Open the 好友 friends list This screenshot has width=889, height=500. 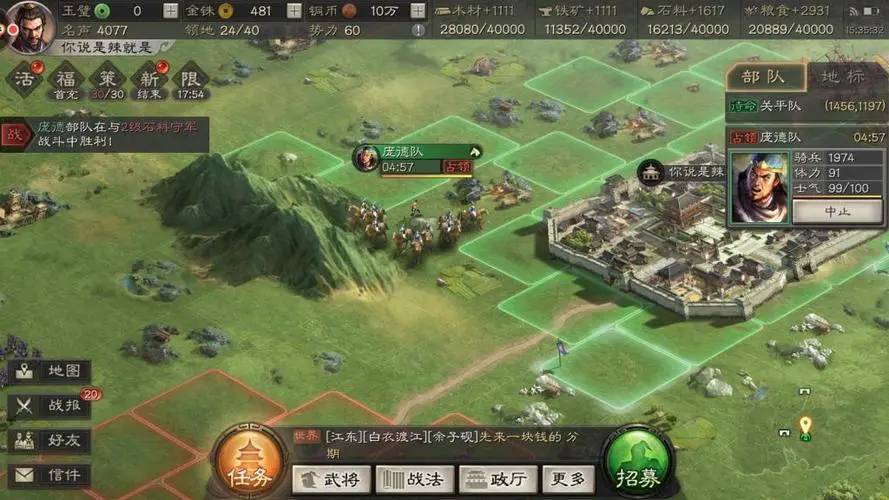51,440
